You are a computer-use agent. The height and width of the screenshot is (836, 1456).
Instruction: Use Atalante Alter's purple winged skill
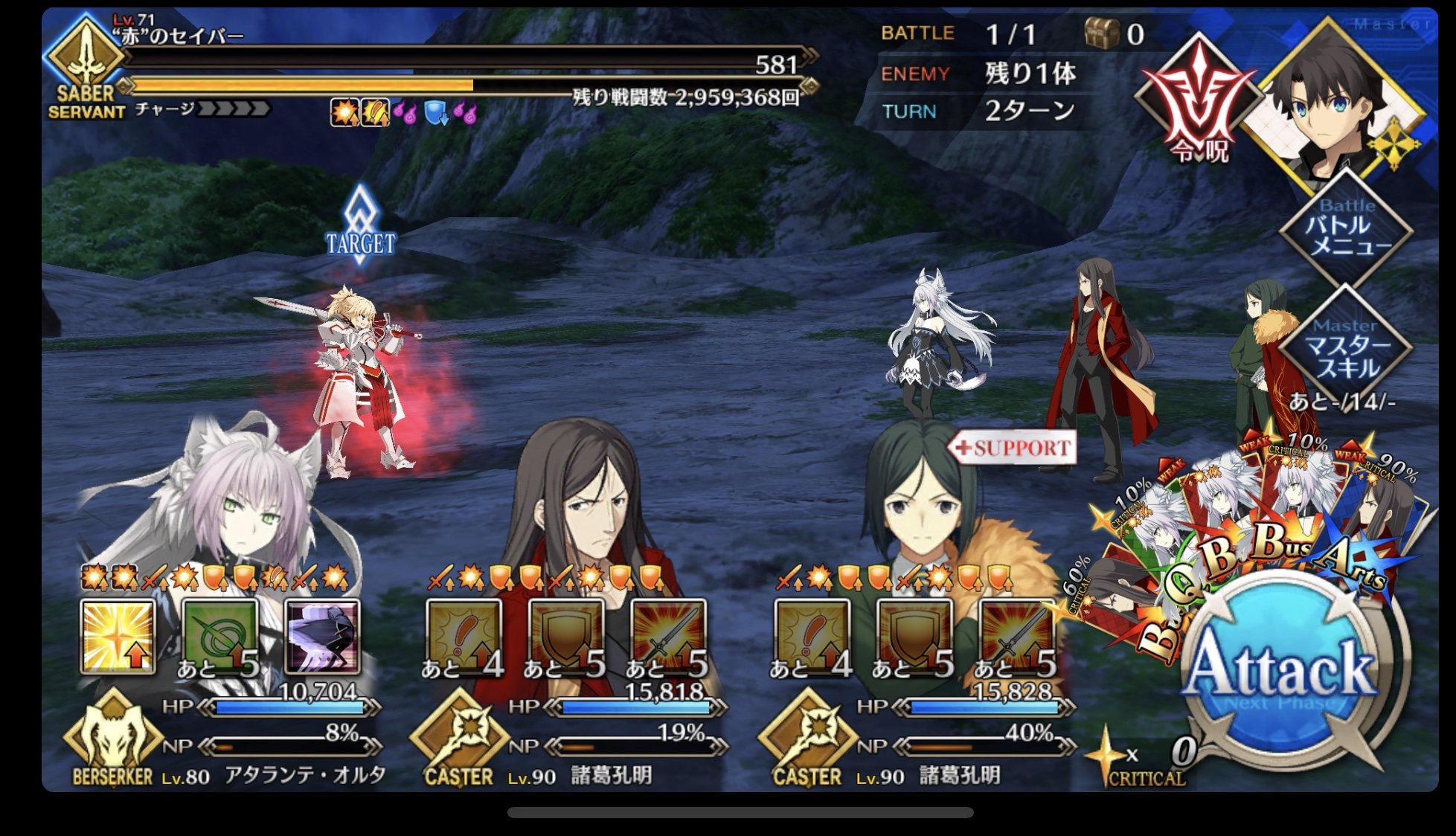322,637
